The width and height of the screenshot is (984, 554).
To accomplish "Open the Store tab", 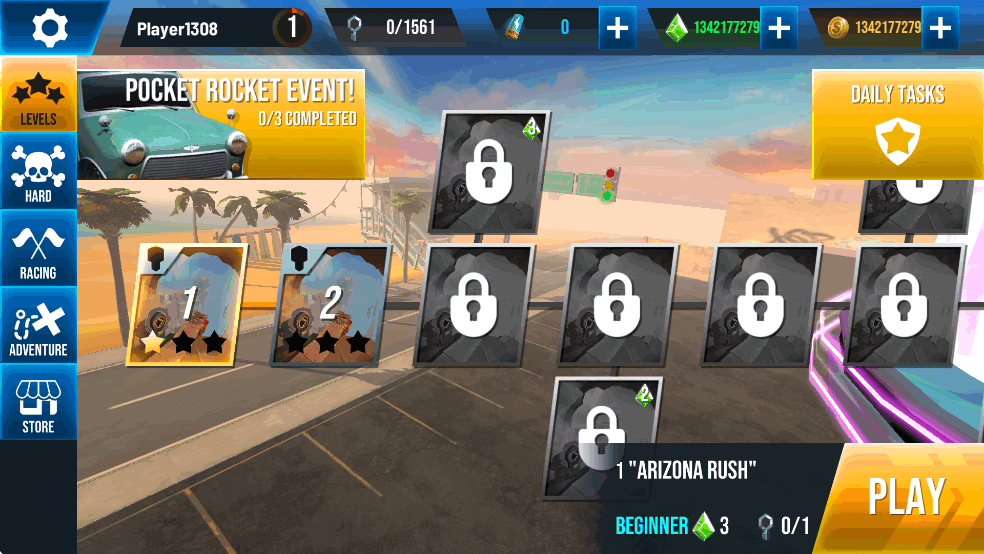I will pos(38,403).
